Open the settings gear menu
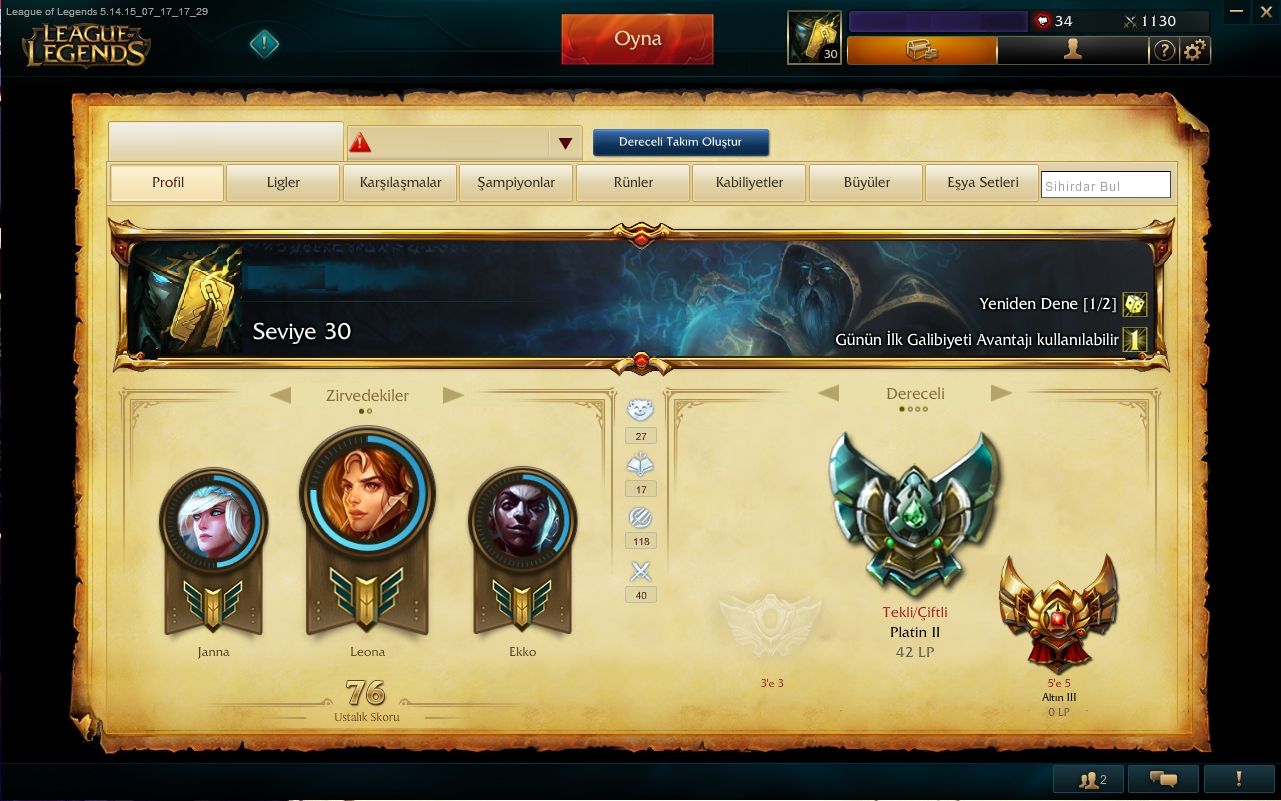This screenshot has width=1281, height=801. pos(1196,50)
